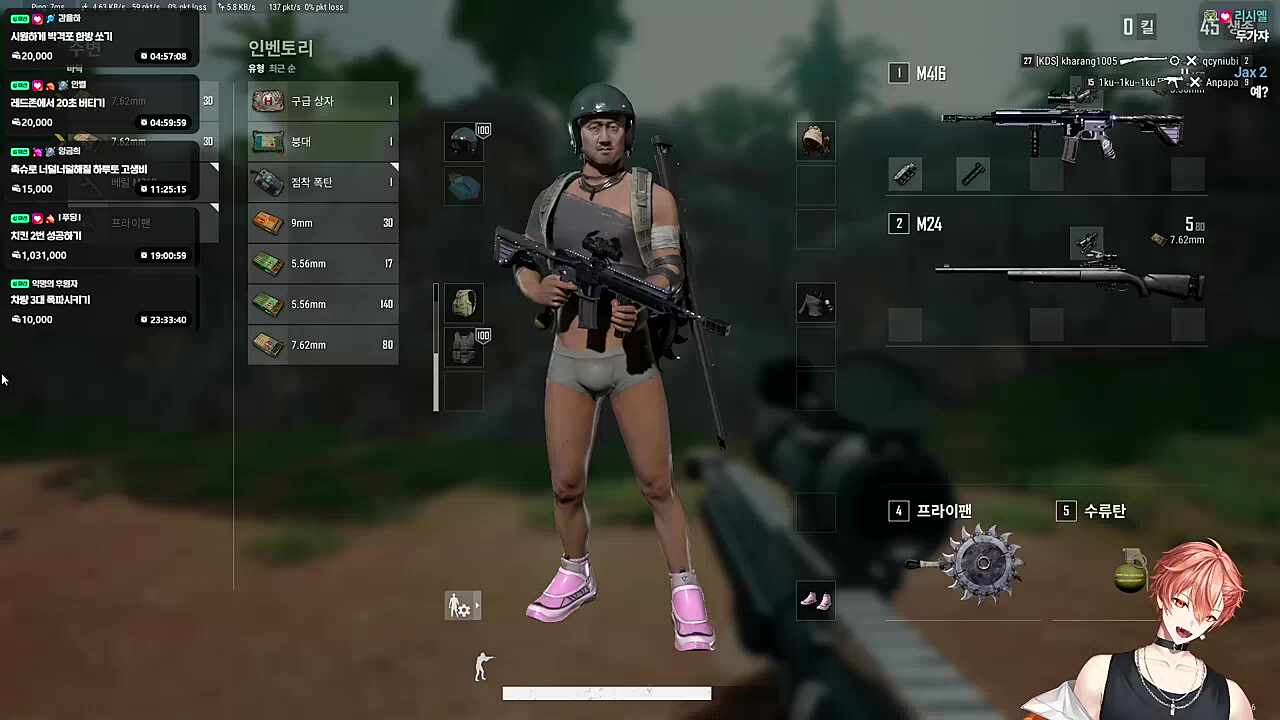
Task: Expand the character pose settings icon
Action: (x=462, y=606)
